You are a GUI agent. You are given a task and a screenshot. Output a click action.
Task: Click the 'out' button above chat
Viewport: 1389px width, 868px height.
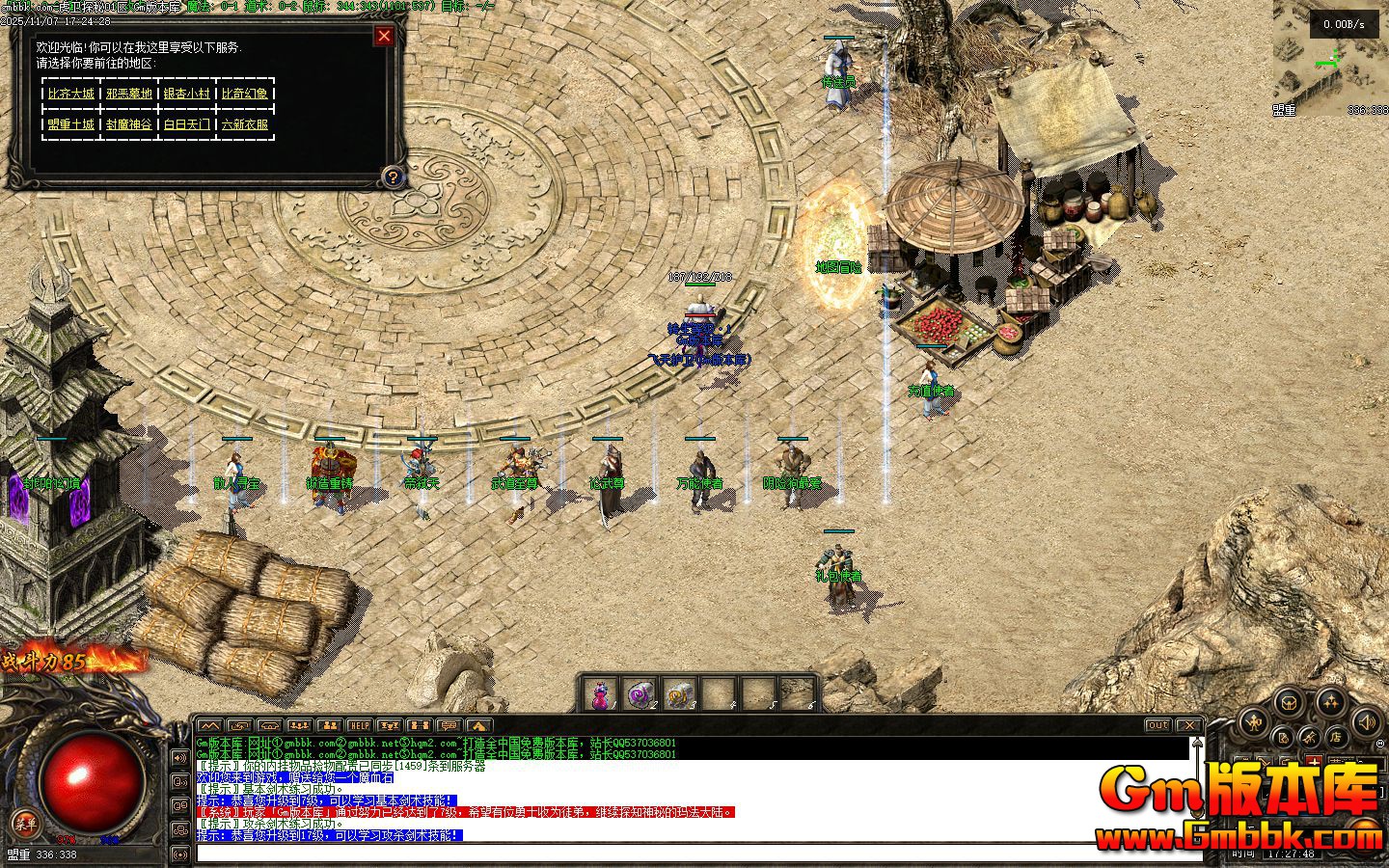[x=1157, y=725]
